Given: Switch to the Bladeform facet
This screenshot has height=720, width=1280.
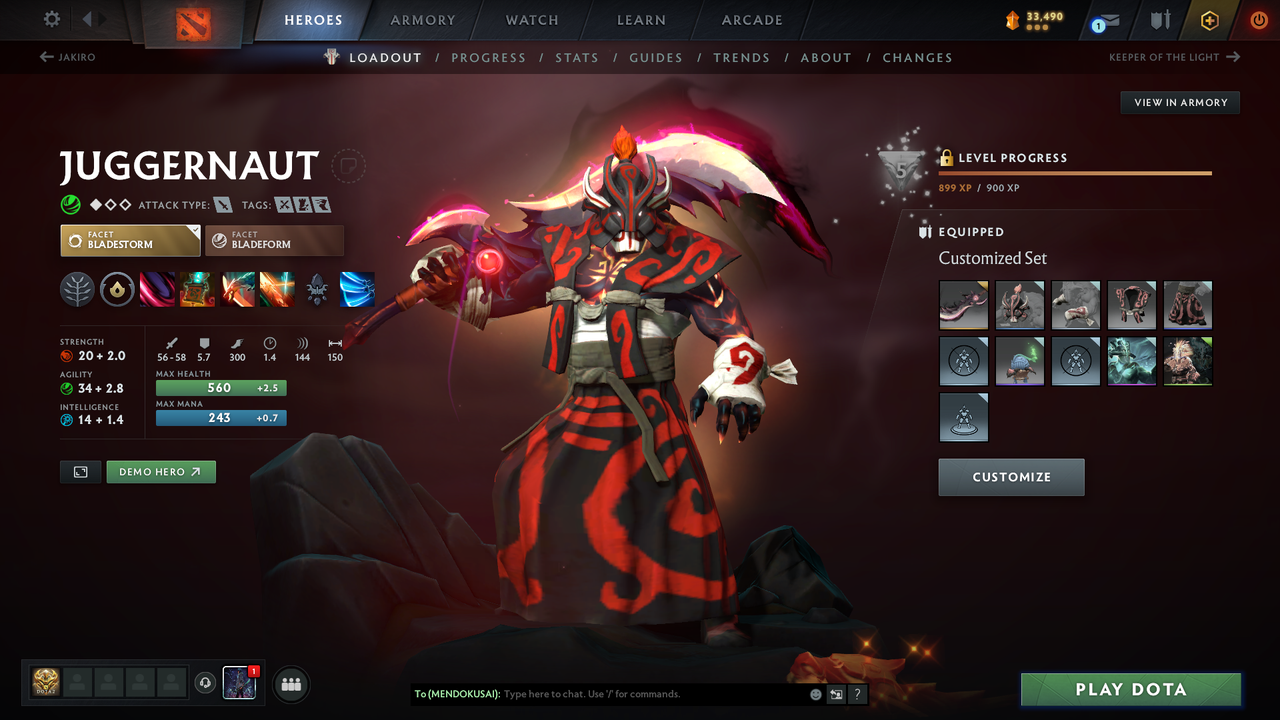Looking at the screenshot, I should 275,240.
